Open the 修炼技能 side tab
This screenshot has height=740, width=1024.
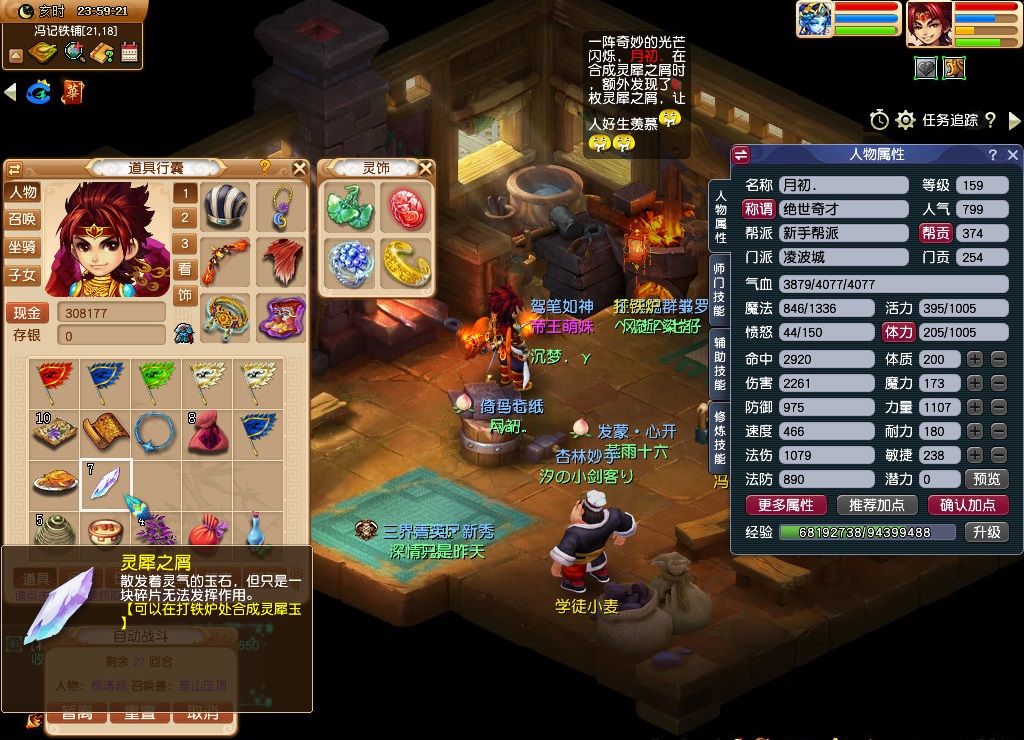pos(719,435)
